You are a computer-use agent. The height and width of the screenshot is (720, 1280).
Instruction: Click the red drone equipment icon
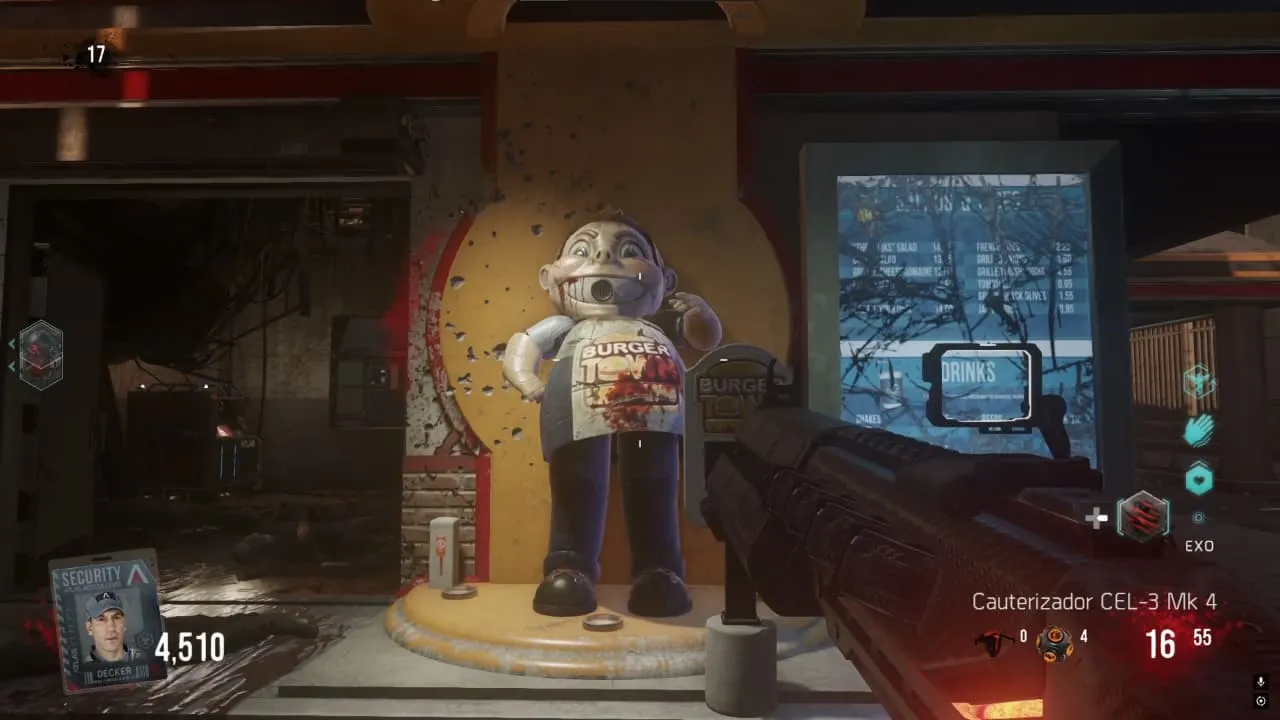click(x=993, y=641)
